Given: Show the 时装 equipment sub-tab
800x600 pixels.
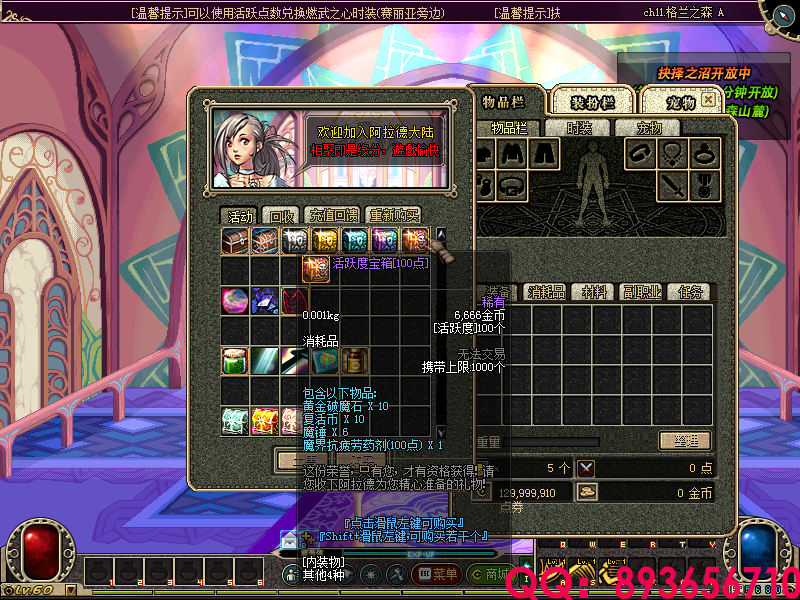Looking at the screenshot, I should click(x=579, y=128).
